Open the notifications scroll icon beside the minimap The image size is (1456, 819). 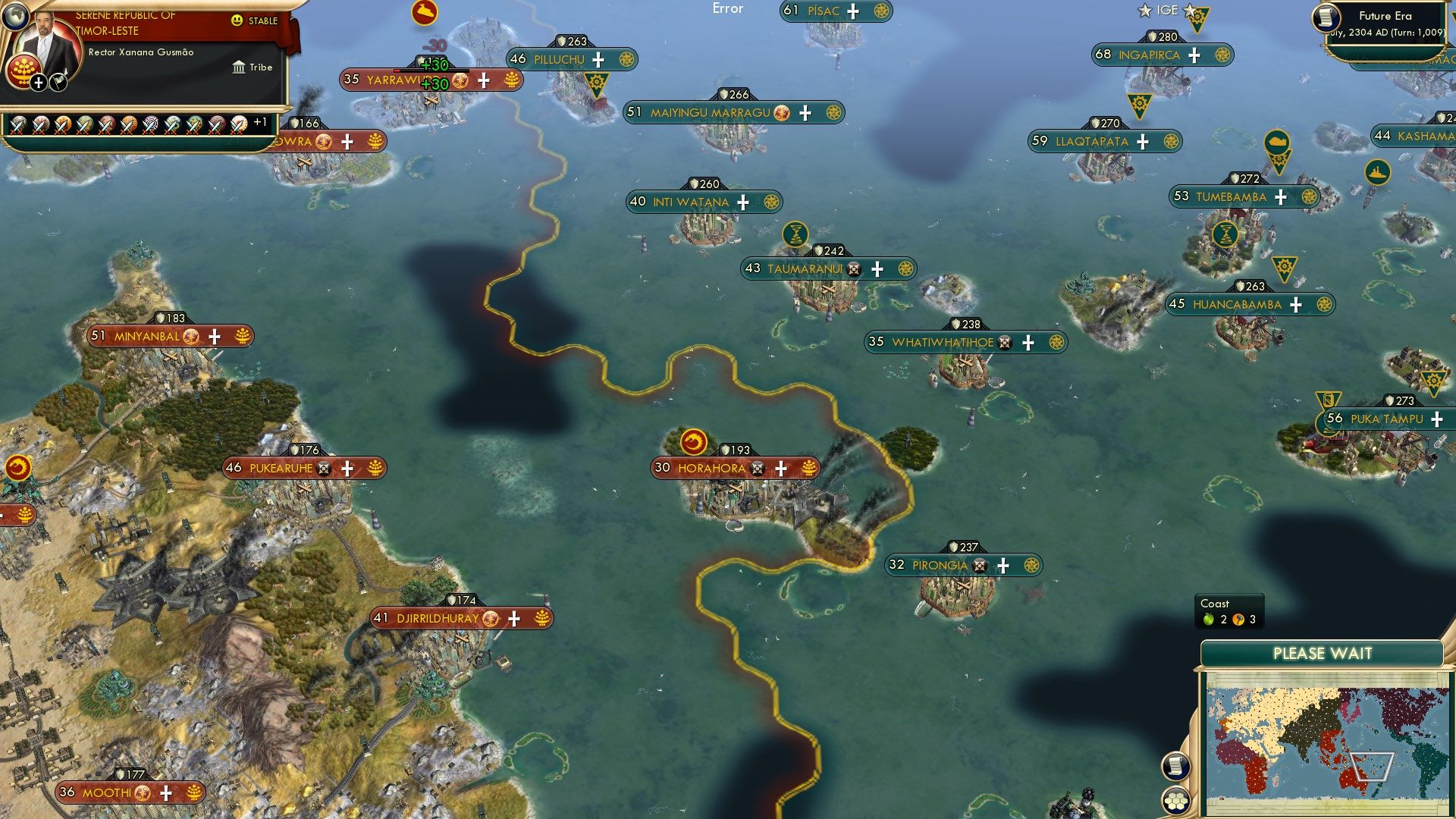click(x=1176, y=767)
